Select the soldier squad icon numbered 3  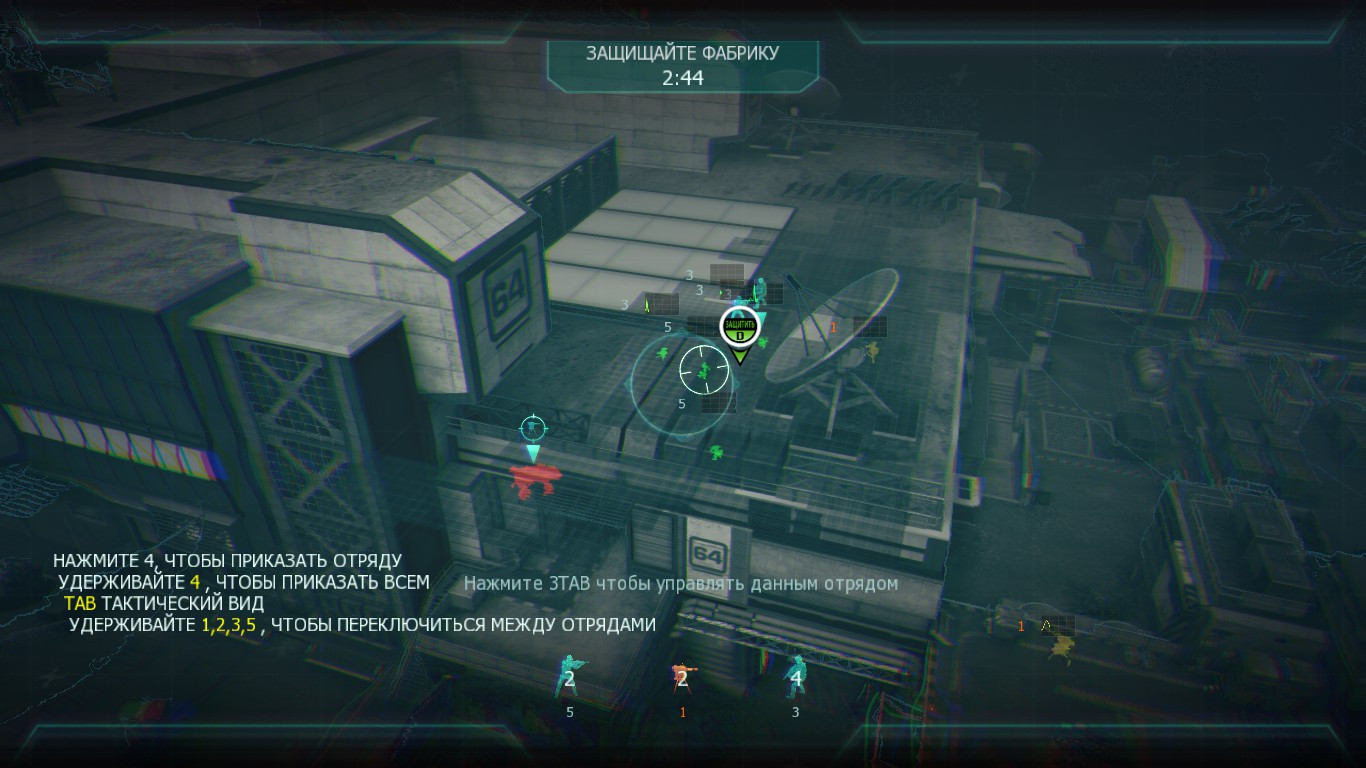796,677
